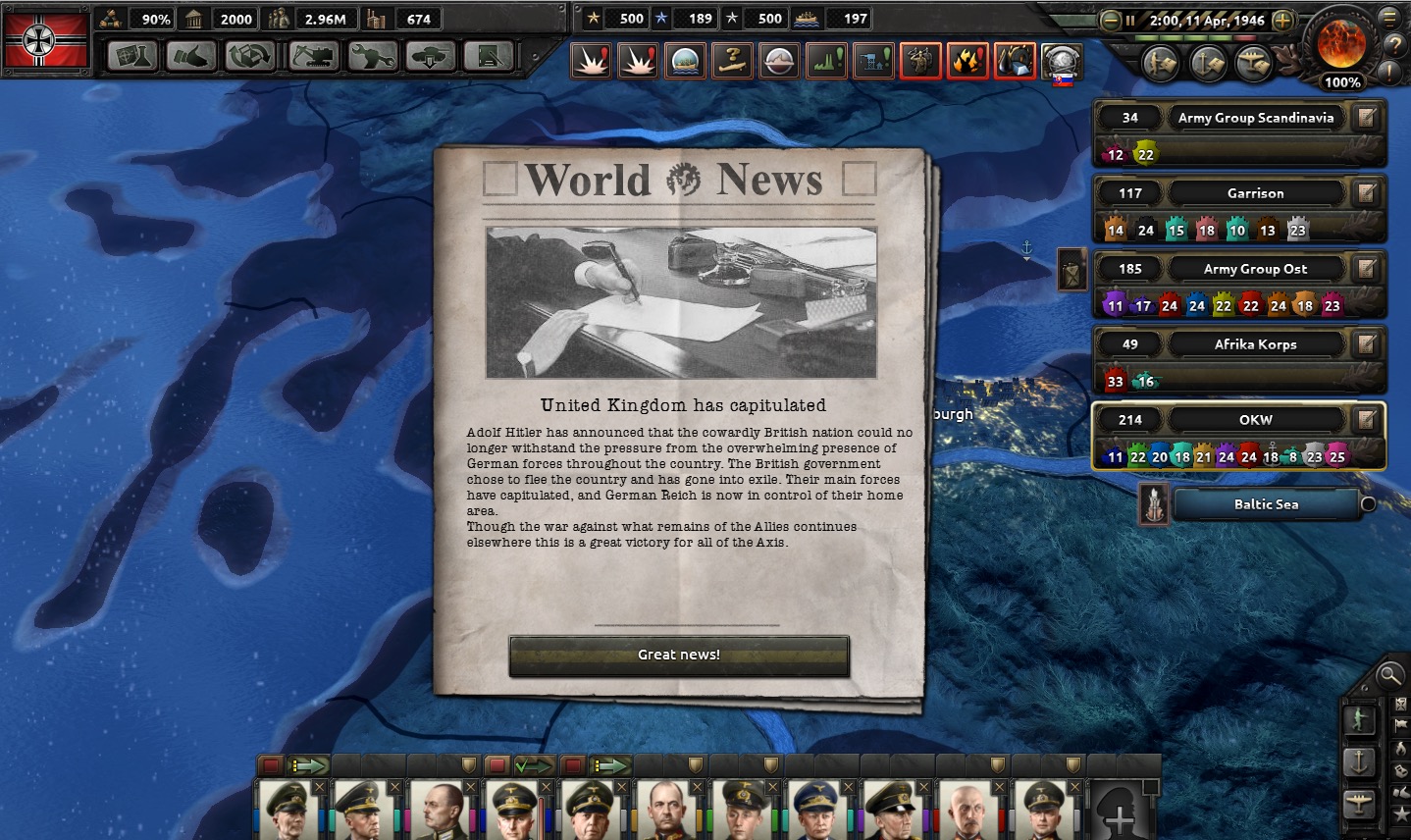Open the diplomacy menu with the handshake icon
Screen dimensions: 1411x840
[x=190, y=57]
